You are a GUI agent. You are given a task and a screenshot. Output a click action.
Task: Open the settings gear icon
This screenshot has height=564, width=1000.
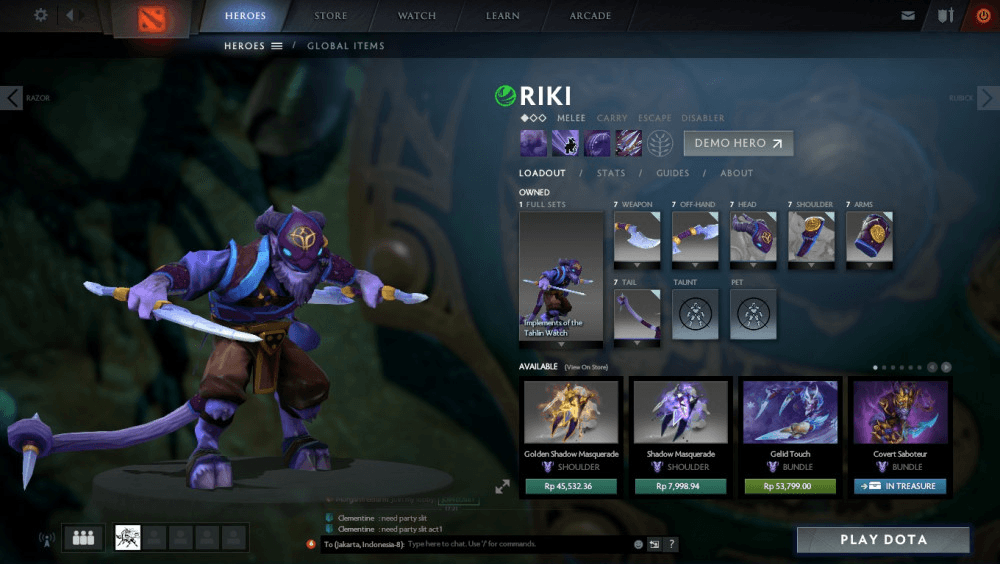coord(41,15)
